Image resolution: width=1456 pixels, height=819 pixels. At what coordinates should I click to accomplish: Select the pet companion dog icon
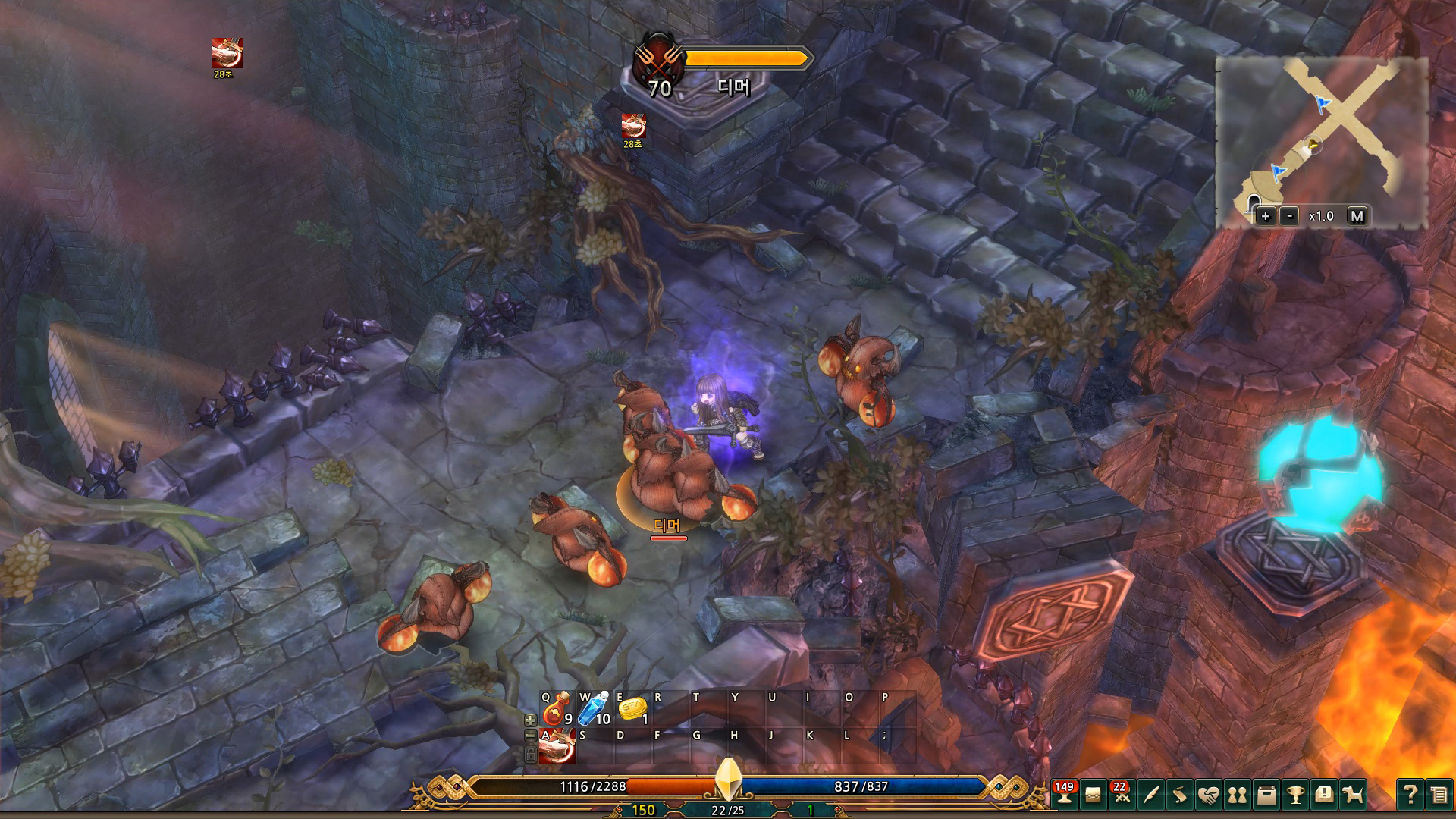pos(1353,795)
